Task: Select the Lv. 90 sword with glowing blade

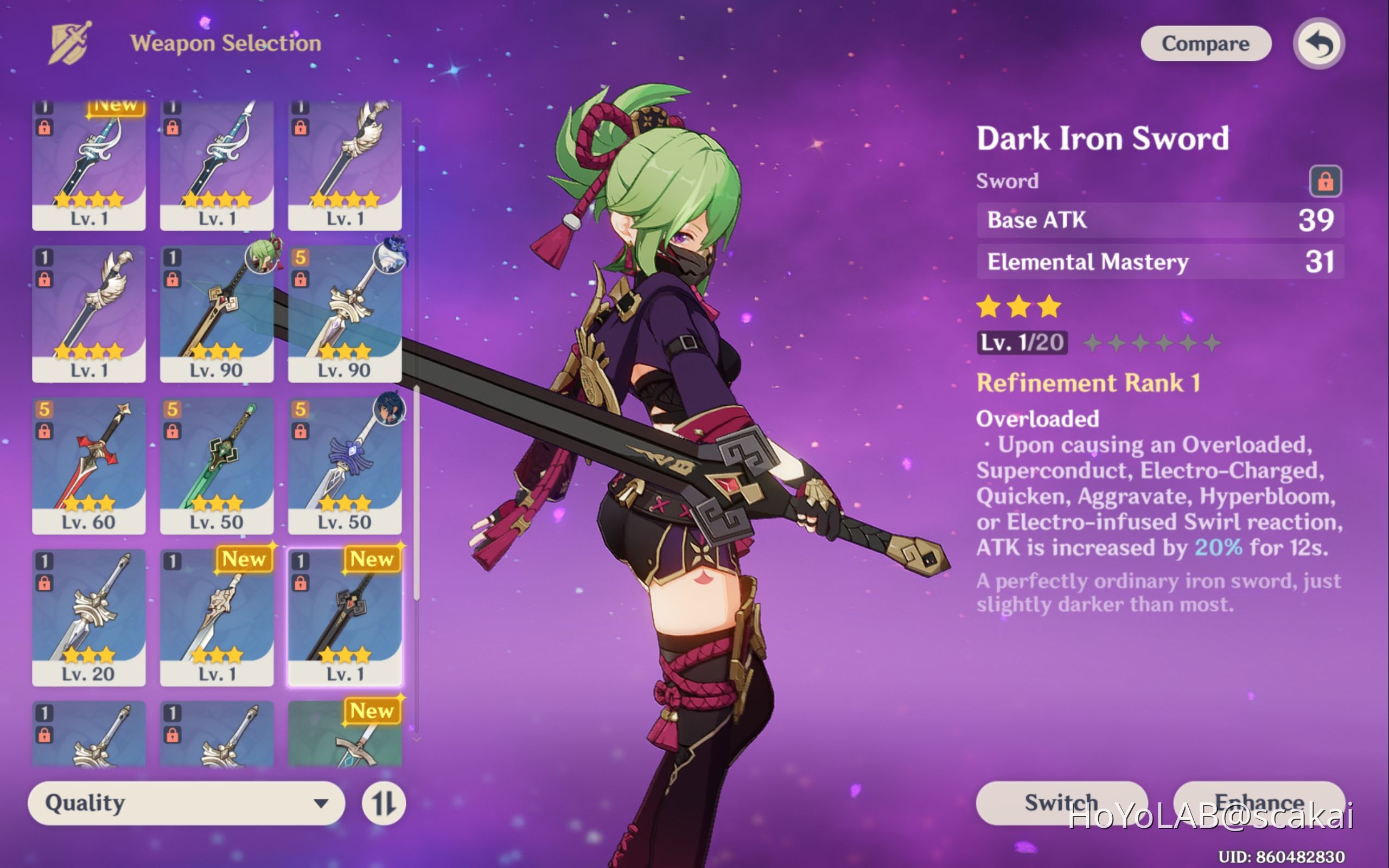Action: point(218,310)
